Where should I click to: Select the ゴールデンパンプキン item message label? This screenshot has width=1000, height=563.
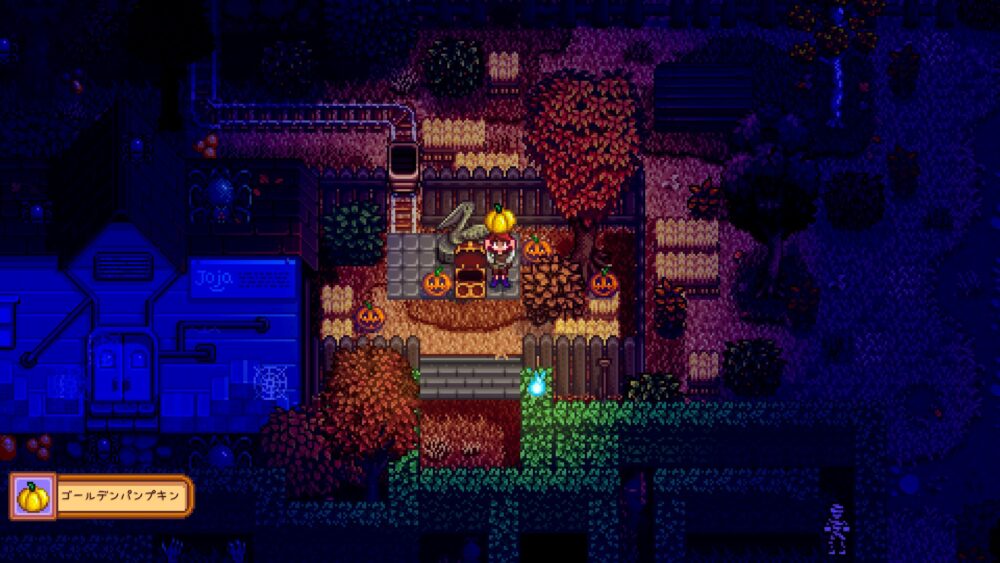(120, 496)
